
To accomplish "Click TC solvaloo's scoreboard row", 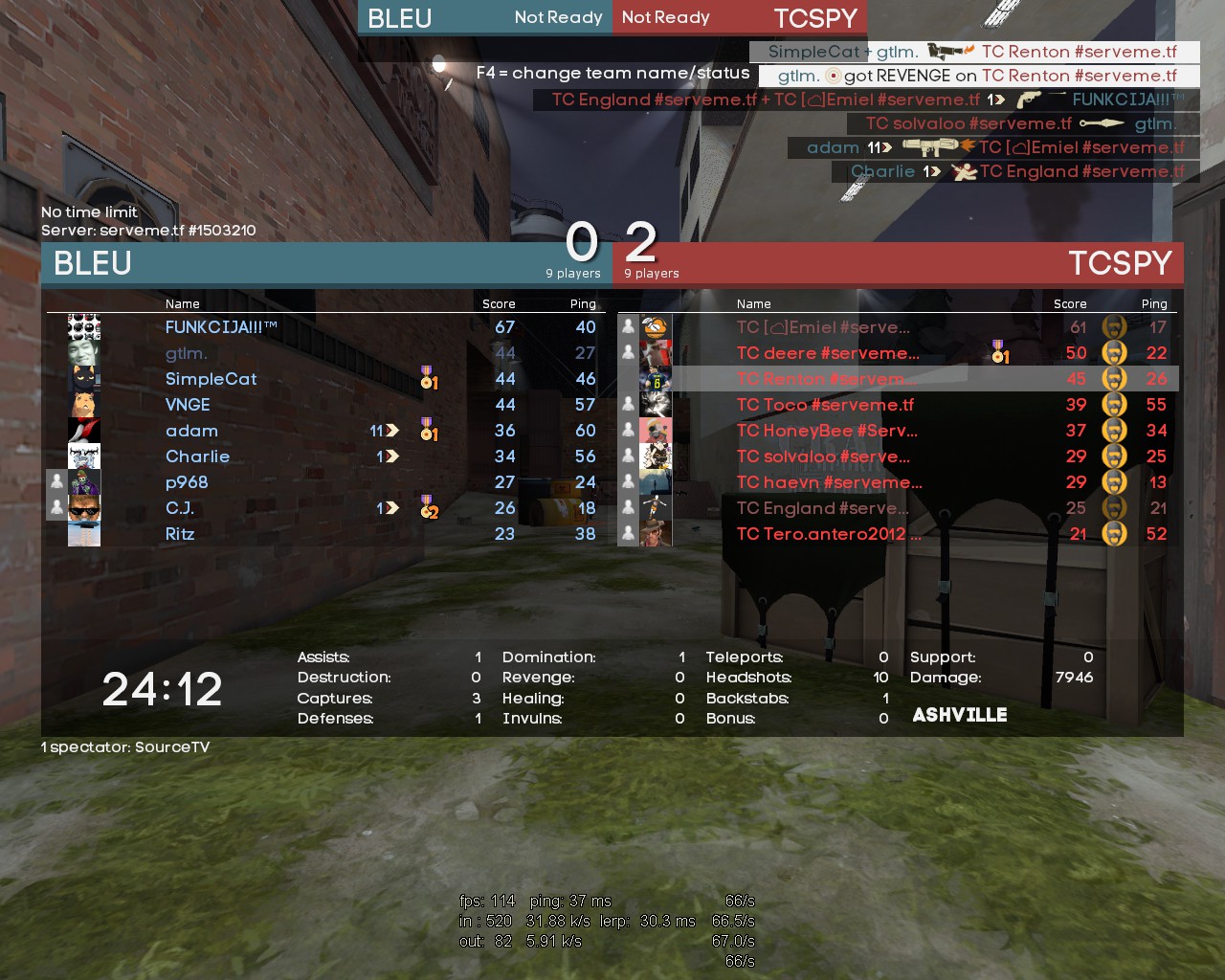I will click(823, 457).
